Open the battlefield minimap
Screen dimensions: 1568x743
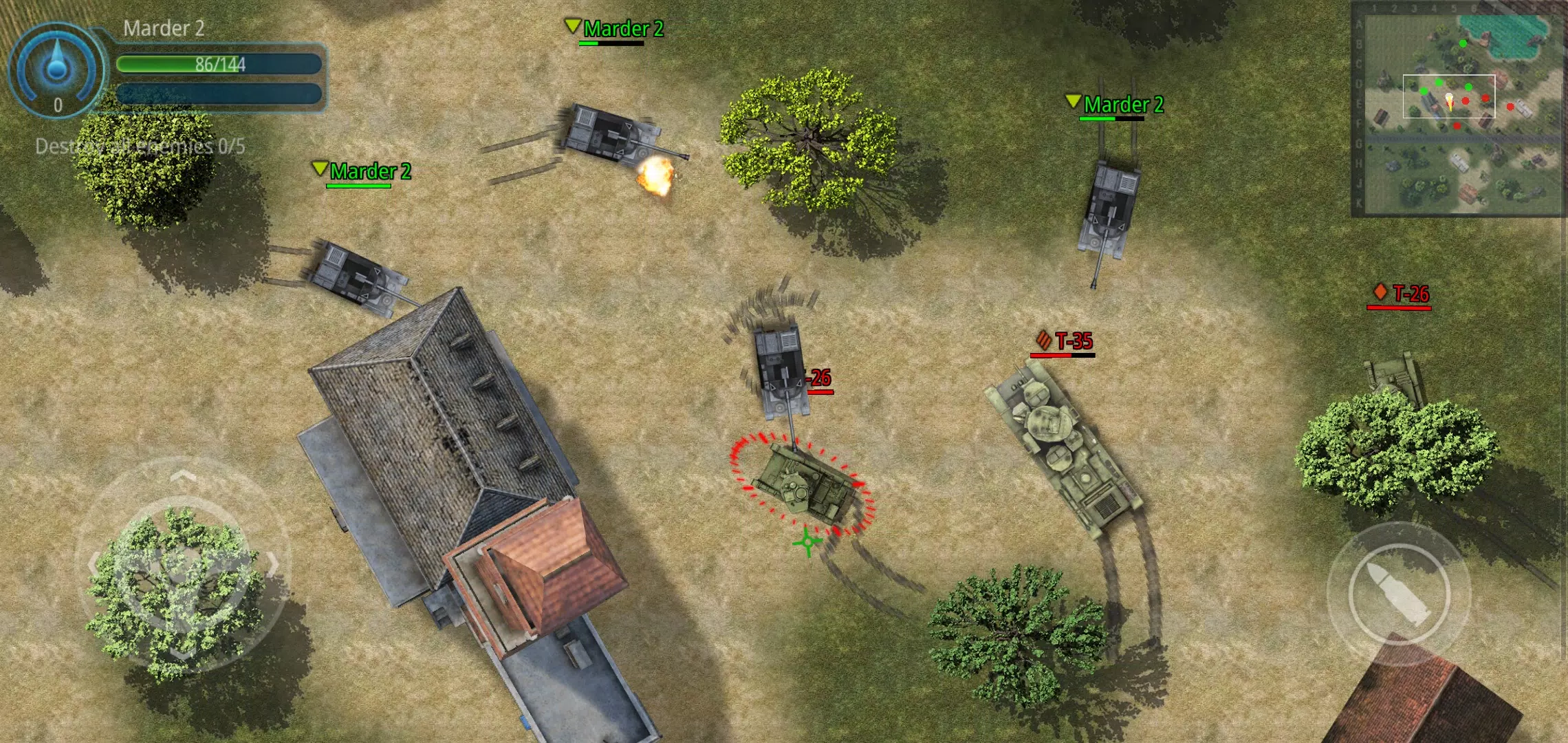(x=1458, y=110)
